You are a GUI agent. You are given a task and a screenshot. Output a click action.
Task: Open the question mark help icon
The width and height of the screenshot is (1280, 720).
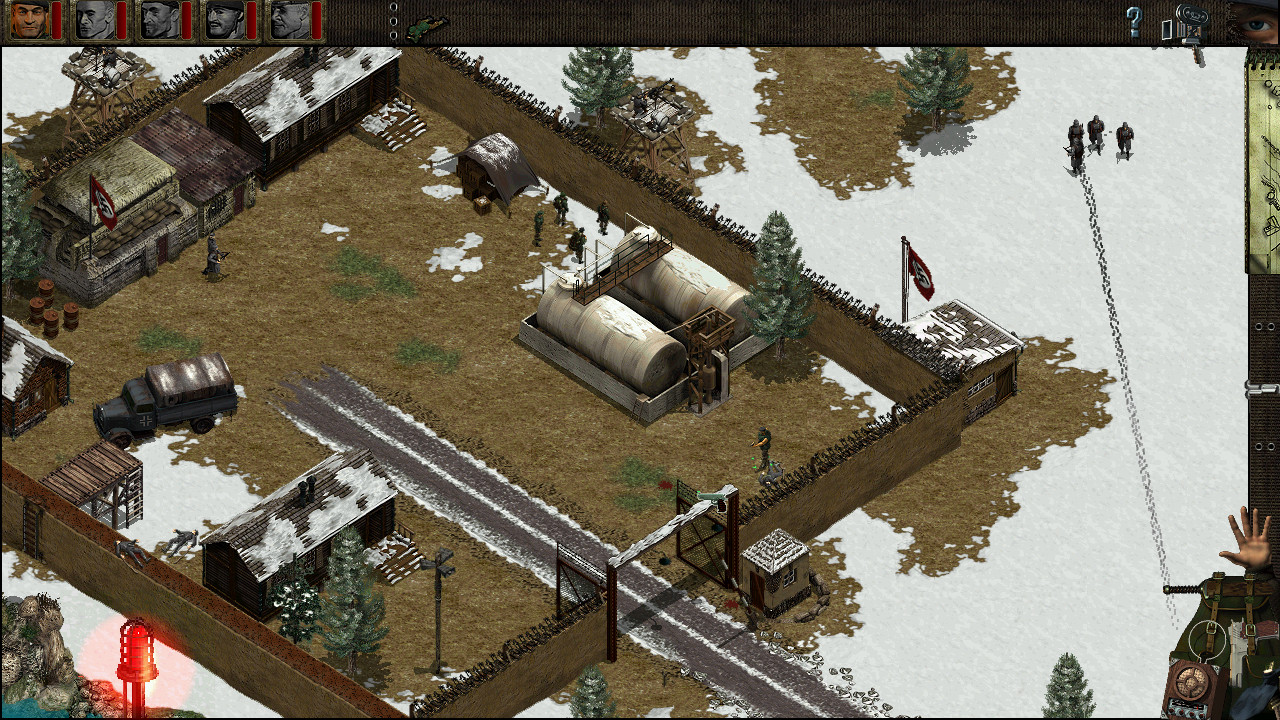1133,22
